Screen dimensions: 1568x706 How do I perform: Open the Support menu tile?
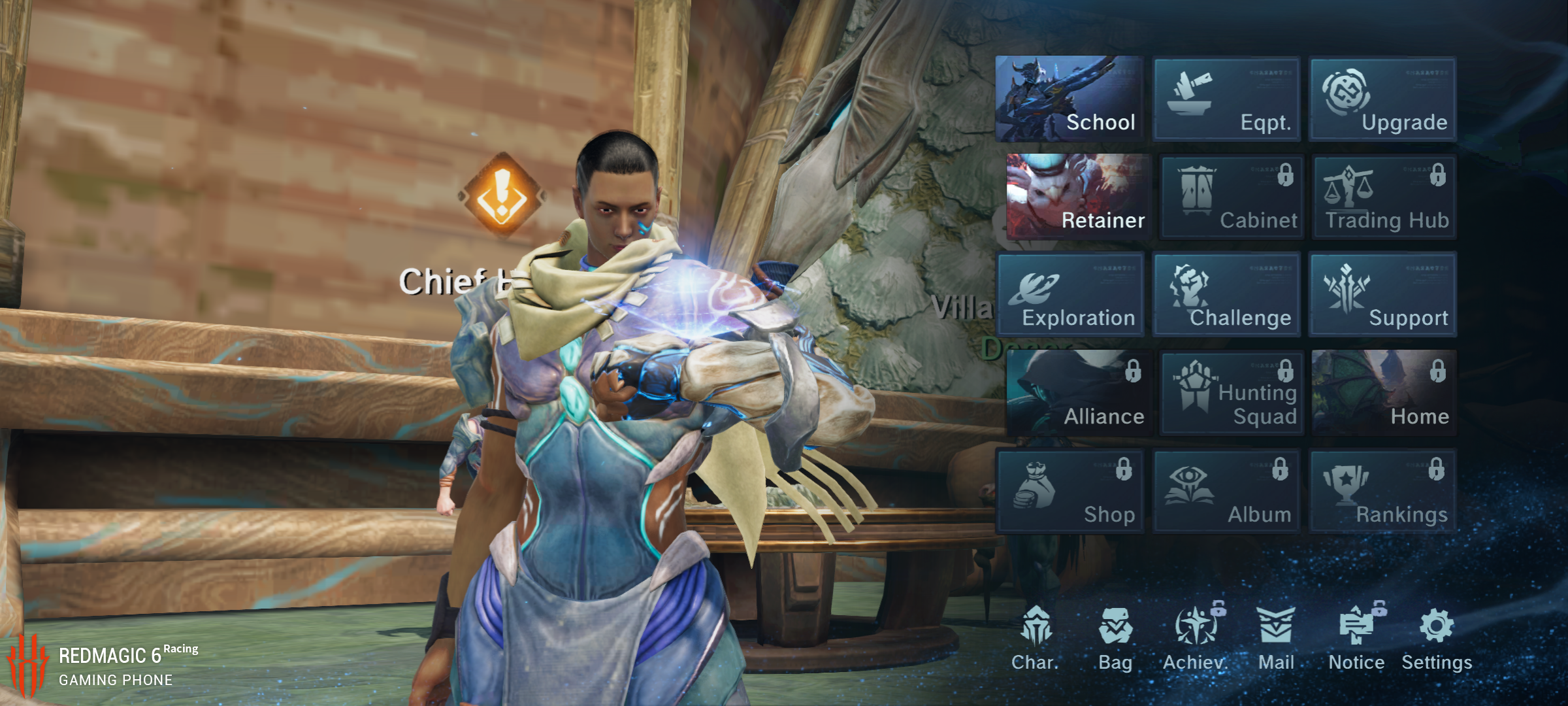[x=1383, y=295]
